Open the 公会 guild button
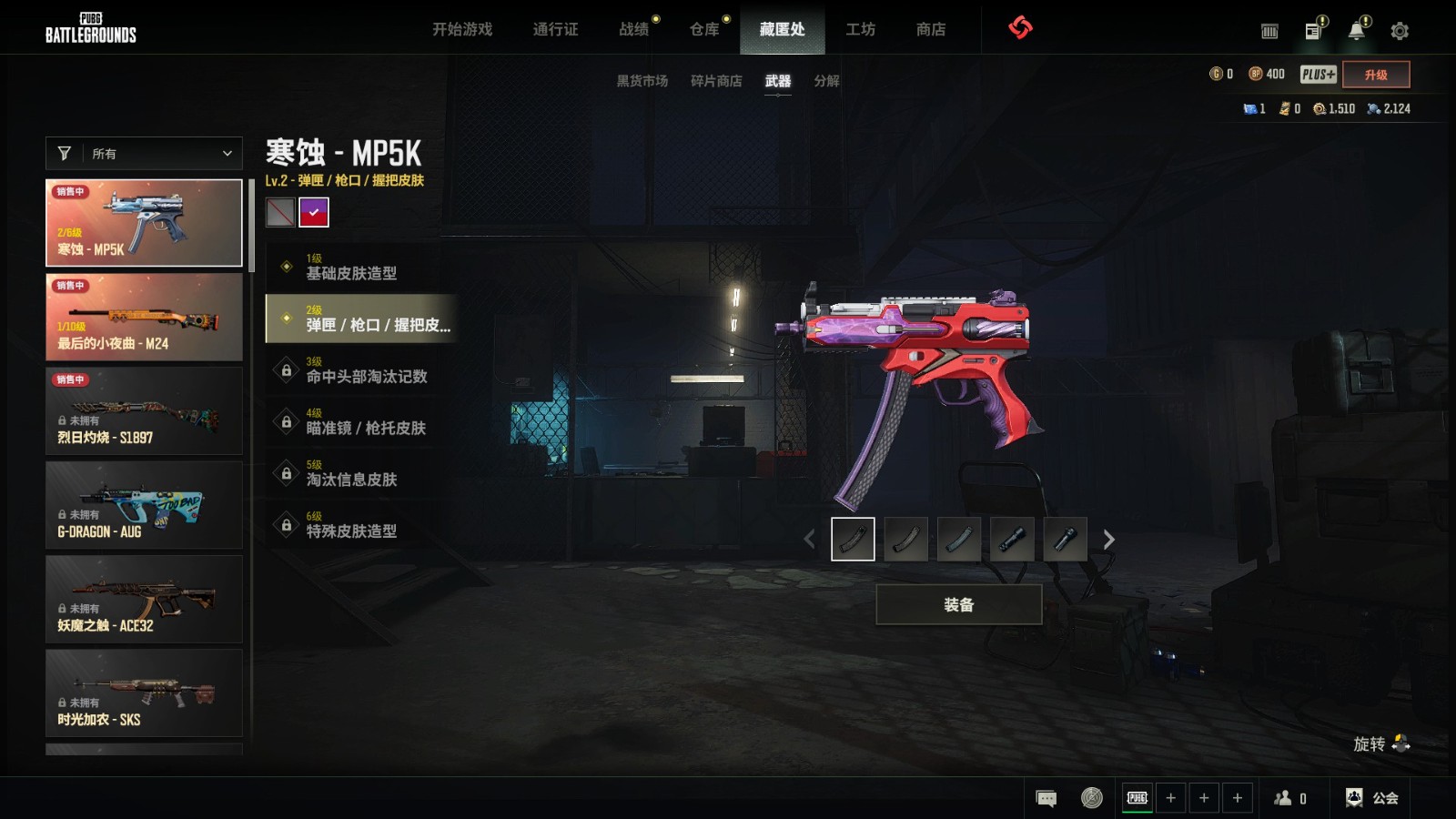Viewport: 1456px width, 819px height. pyautogui.click(x=1372, y=798)
